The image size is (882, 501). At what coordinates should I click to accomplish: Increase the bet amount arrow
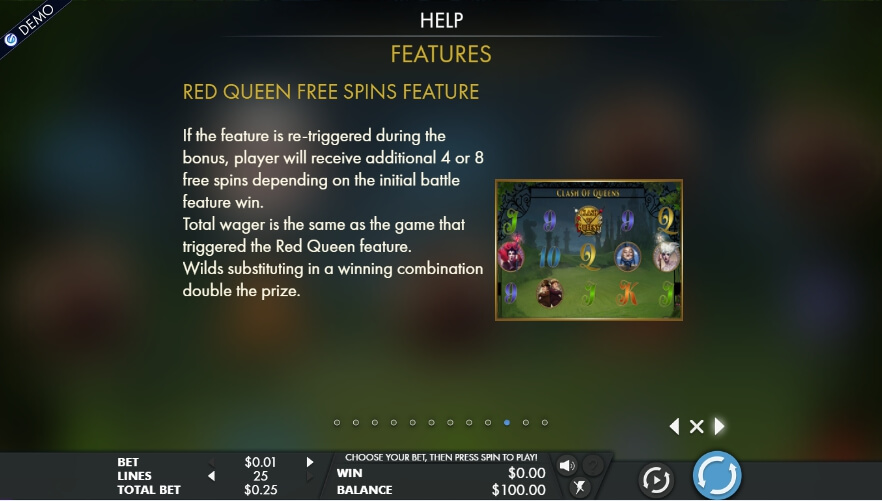310,462
